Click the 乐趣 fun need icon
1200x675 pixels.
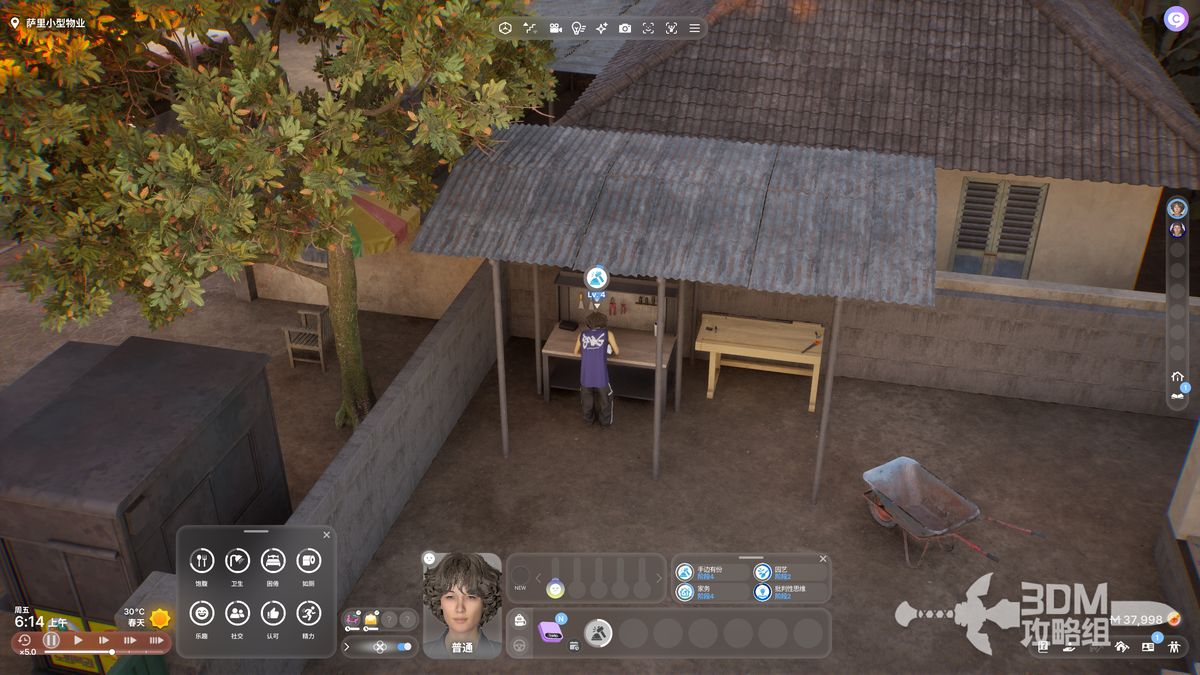tap(202, 613)
